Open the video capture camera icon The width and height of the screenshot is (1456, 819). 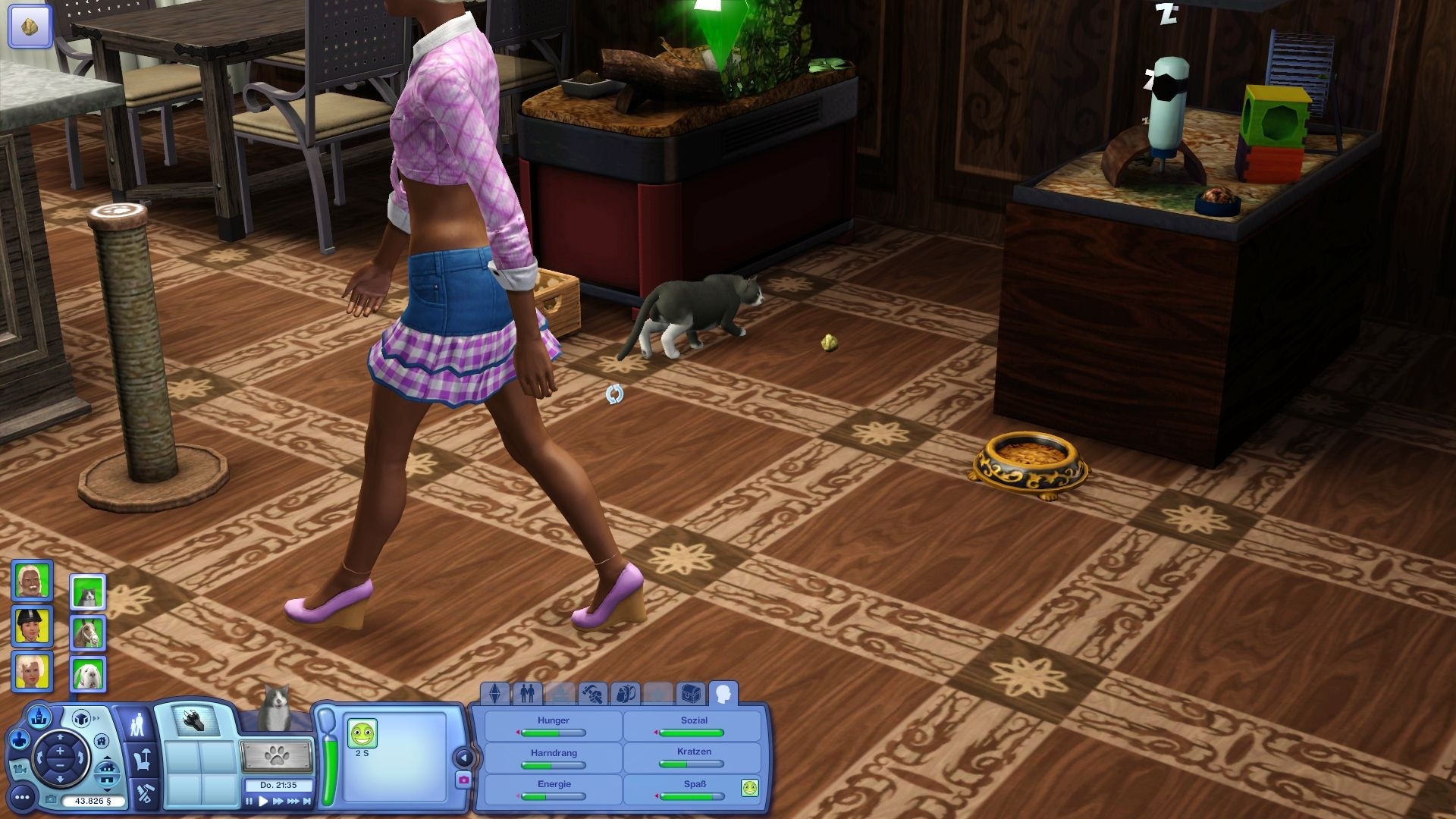point(20,770)
